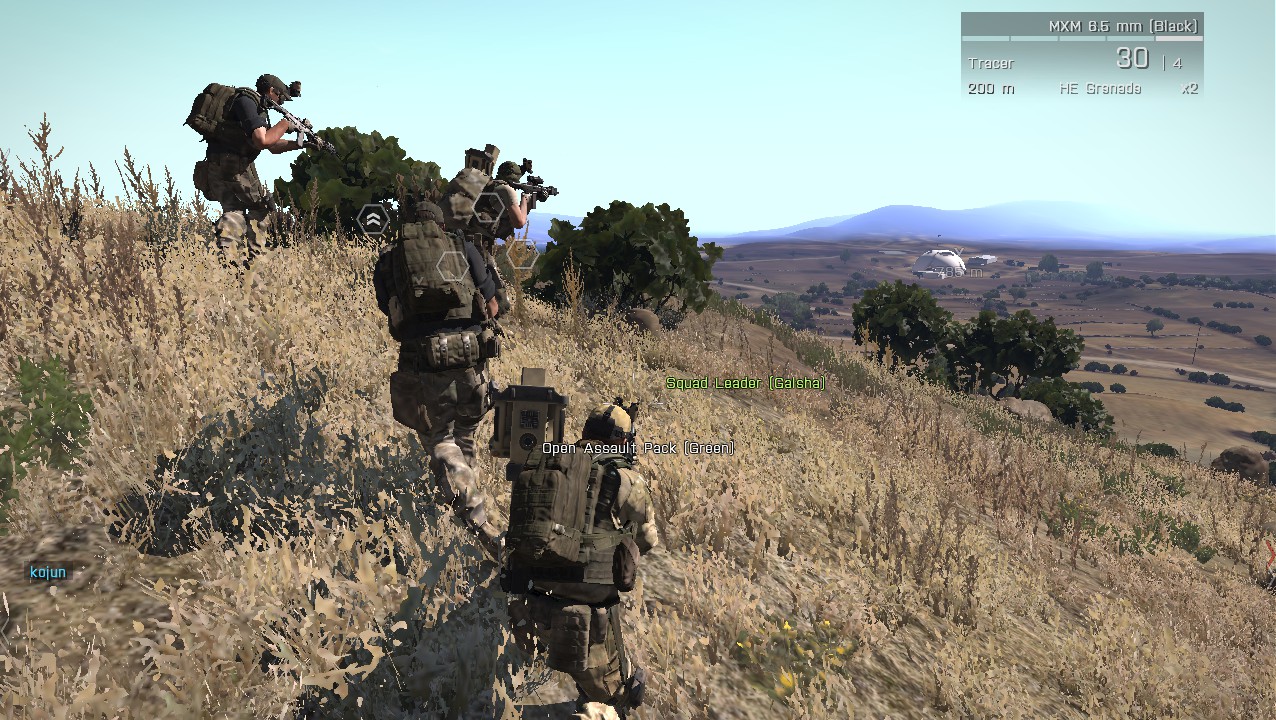Select the Squad Leader (Galsha) name label

(745, 383)
